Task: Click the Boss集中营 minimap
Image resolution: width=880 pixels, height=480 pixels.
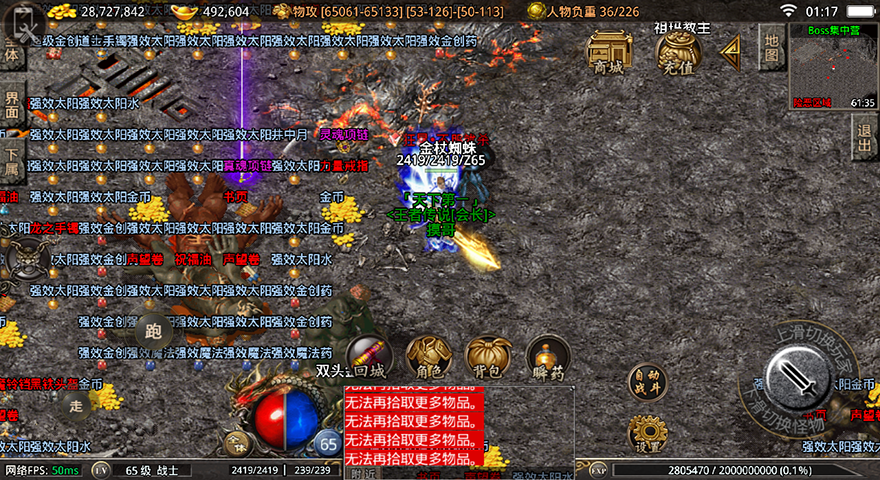Action: pyautogui.click(x=833, y=65)
